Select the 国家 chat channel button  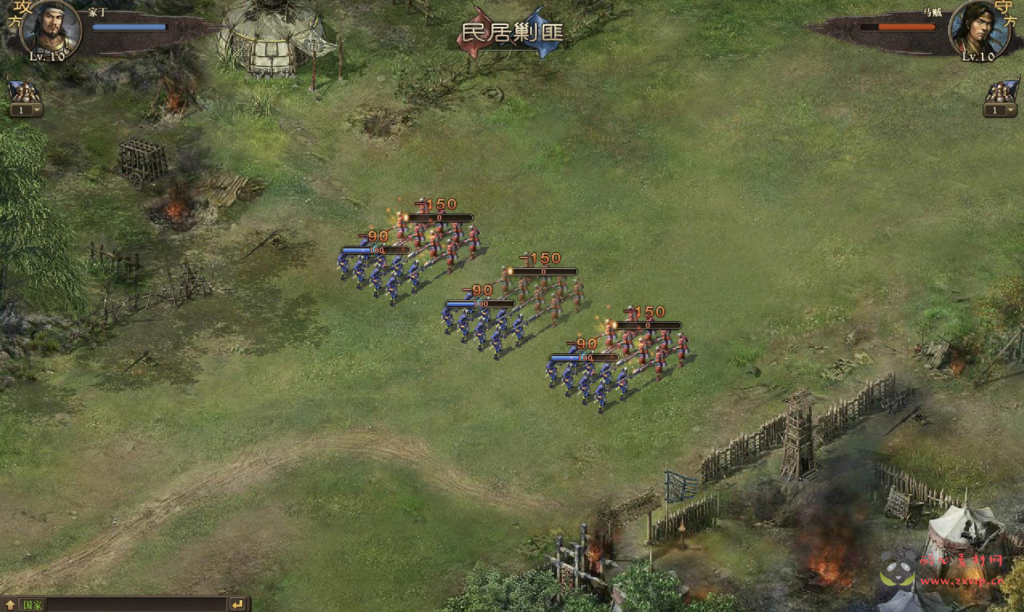[33, 605]
